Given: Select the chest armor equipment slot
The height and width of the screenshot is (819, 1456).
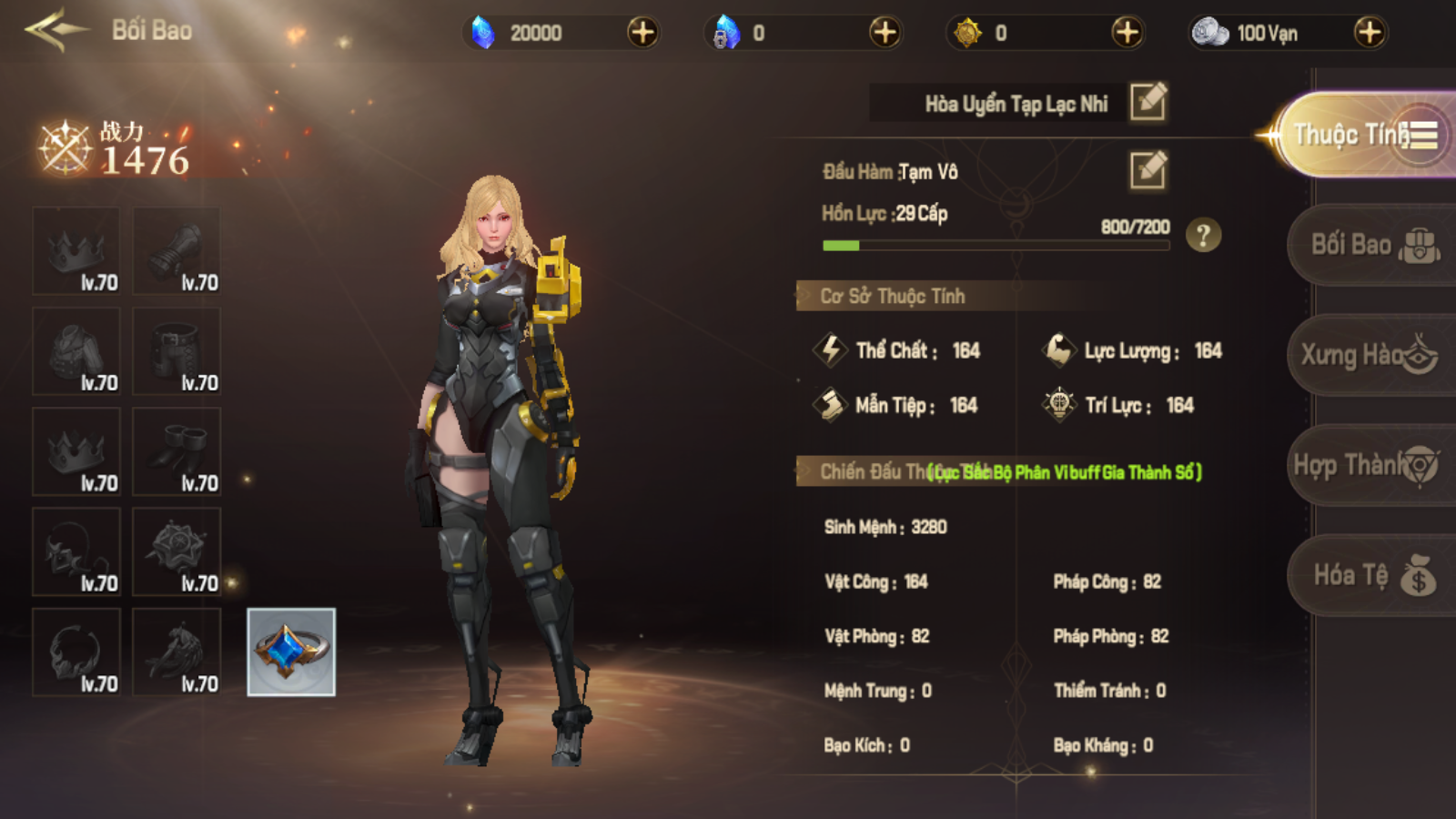Looking at the screenshot, I should [76, 351].
